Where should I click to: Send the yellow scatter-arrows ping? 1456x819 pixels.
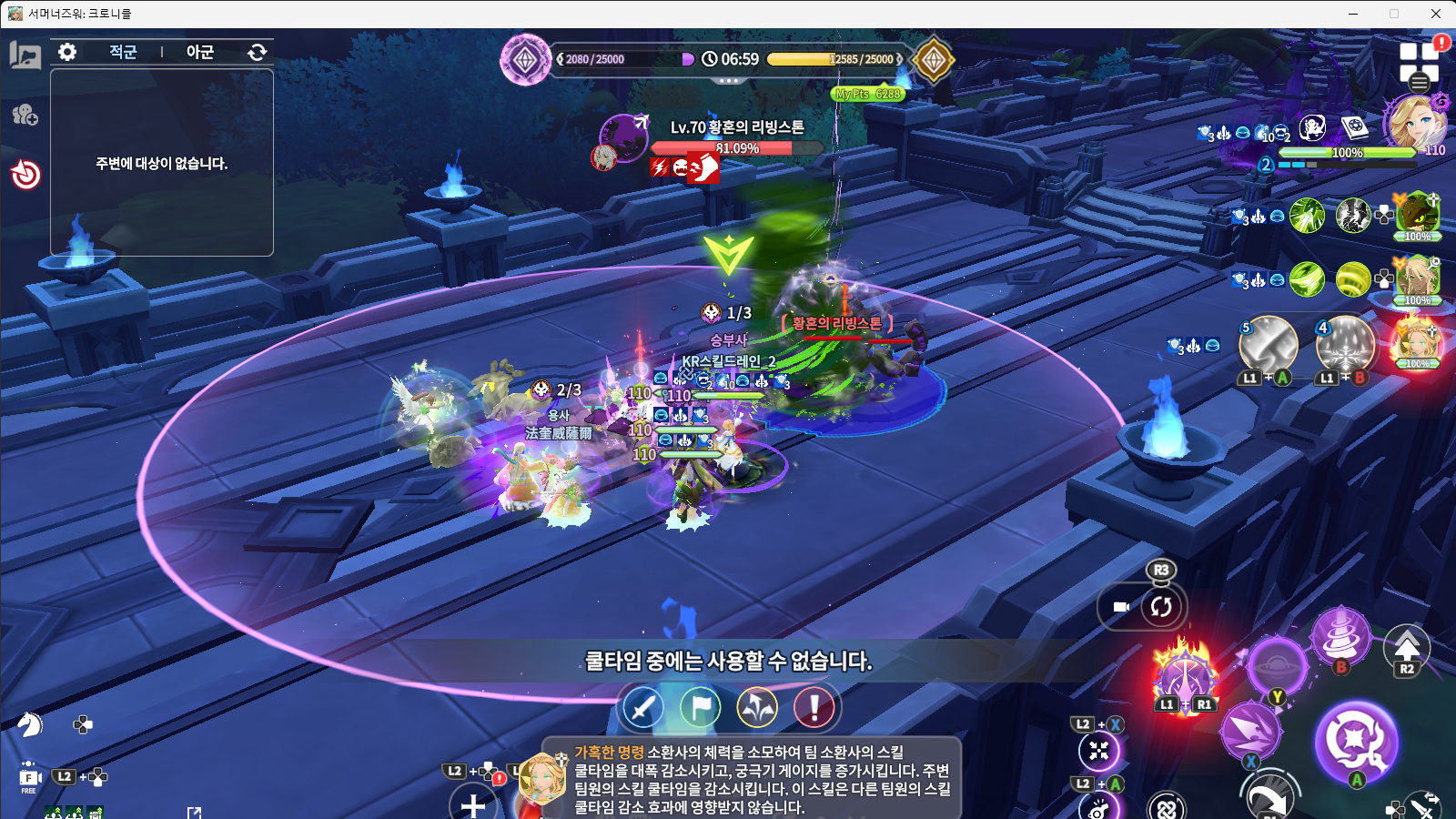[757, 707]
